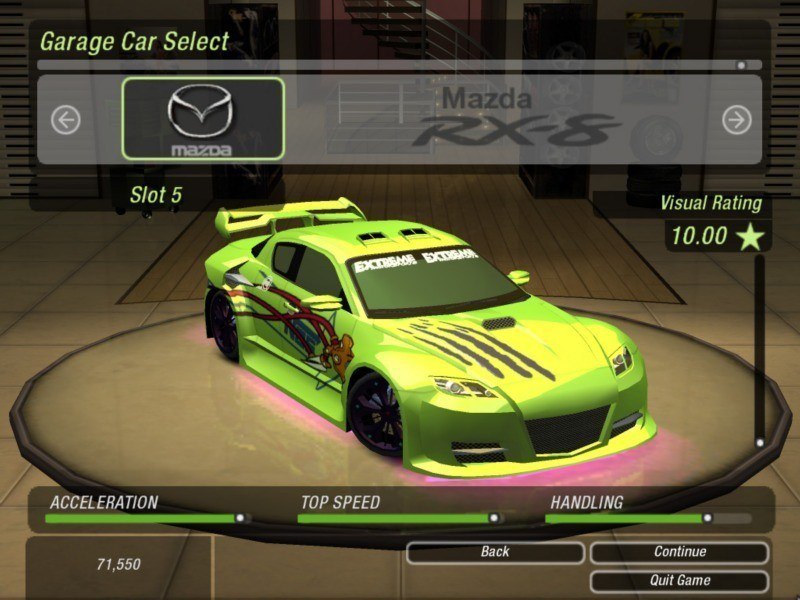Screen dimensions: 800x600
Task: Choose Quit Game
Action: pyautogui.click(x=680, y=580)
